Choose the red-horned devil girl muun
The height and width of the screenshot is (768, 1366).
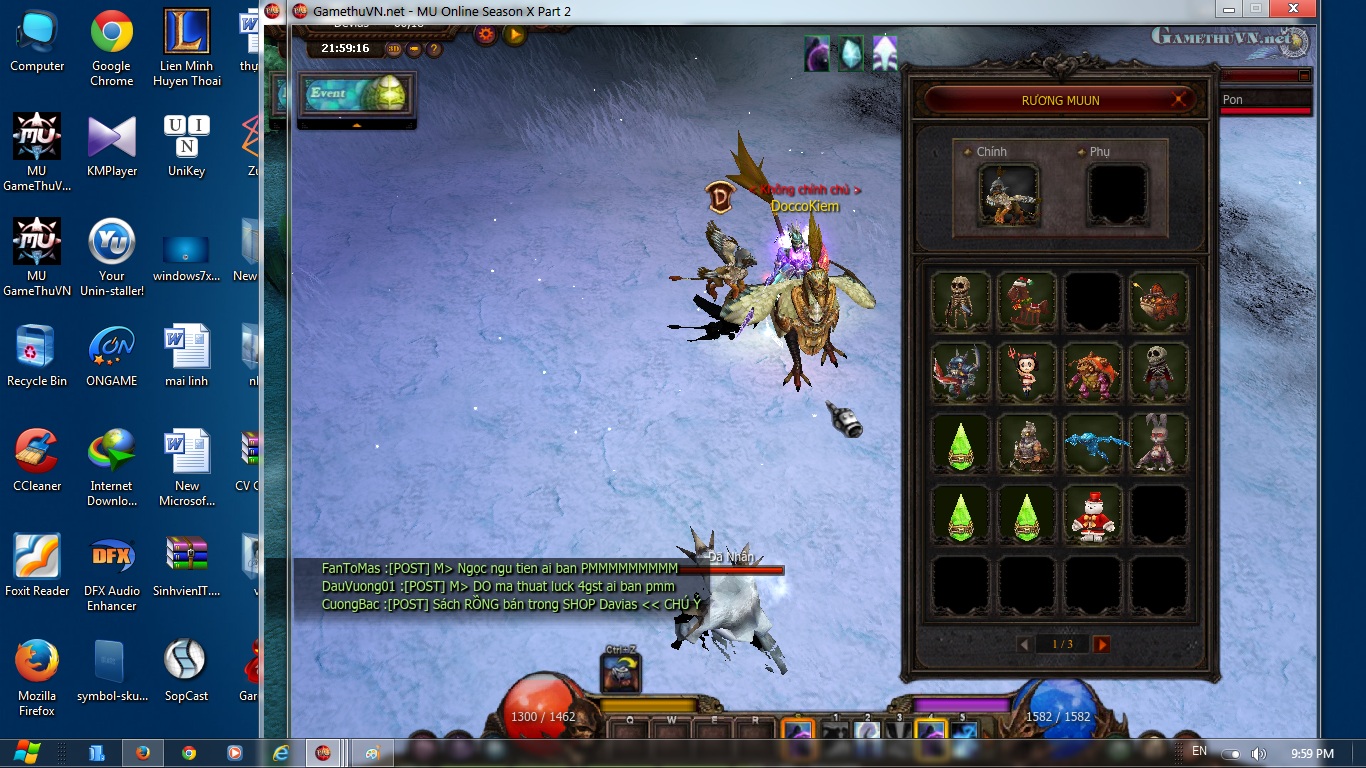click(1026, 372)
